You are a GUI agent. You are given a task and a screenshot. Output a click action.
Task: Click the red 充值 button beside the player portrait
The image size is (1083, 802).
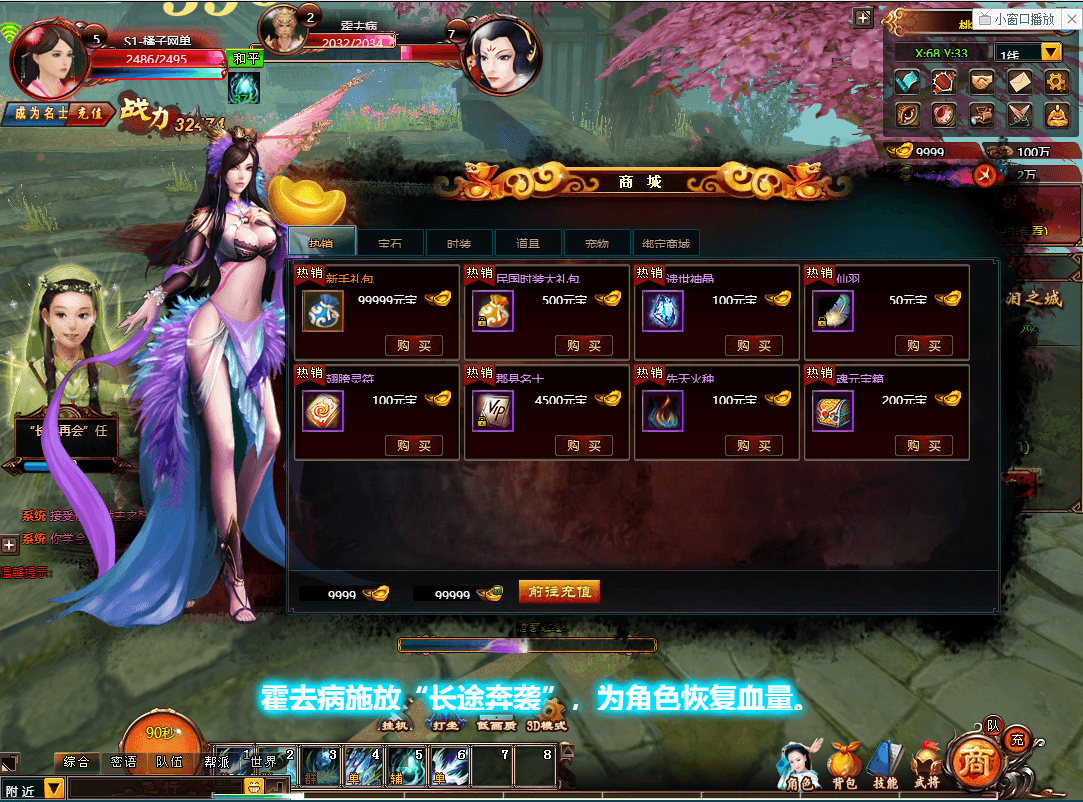click(90, 113)
